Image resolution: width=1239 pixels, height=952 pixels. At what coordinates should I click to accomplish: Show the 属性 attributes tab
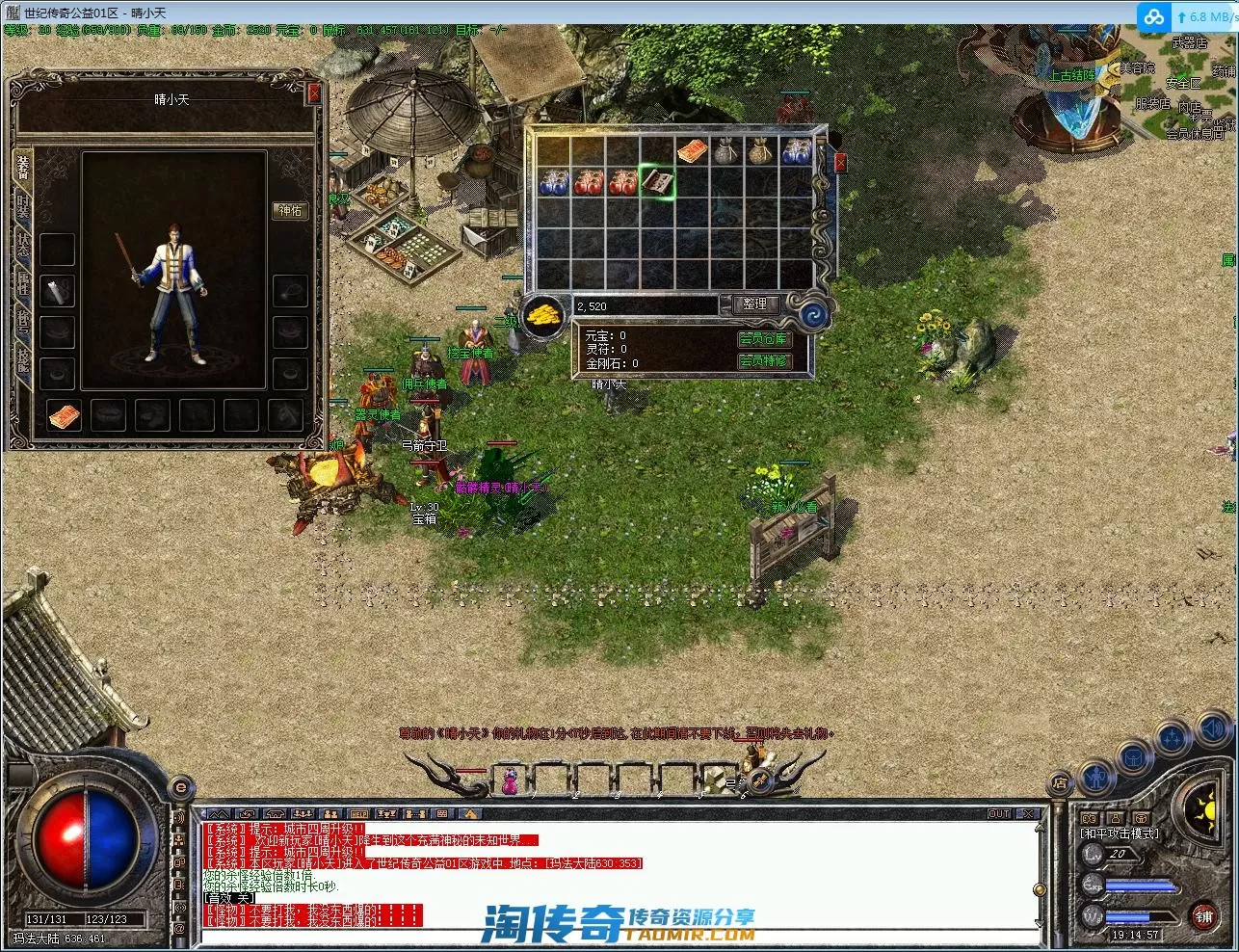coord(23,282)
